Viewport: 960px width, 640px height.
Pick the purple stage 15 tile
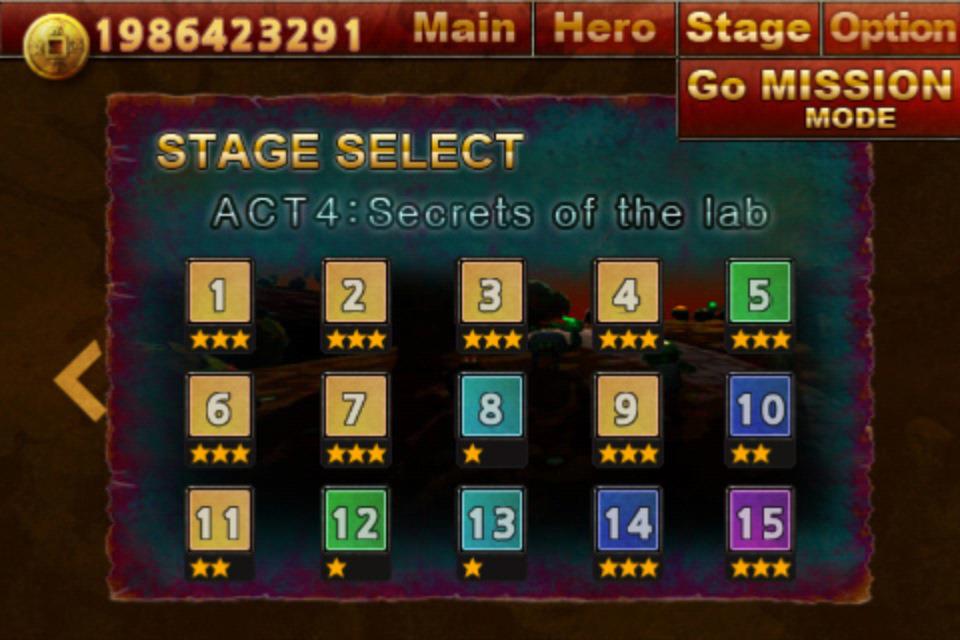click(x=760, y=521)
